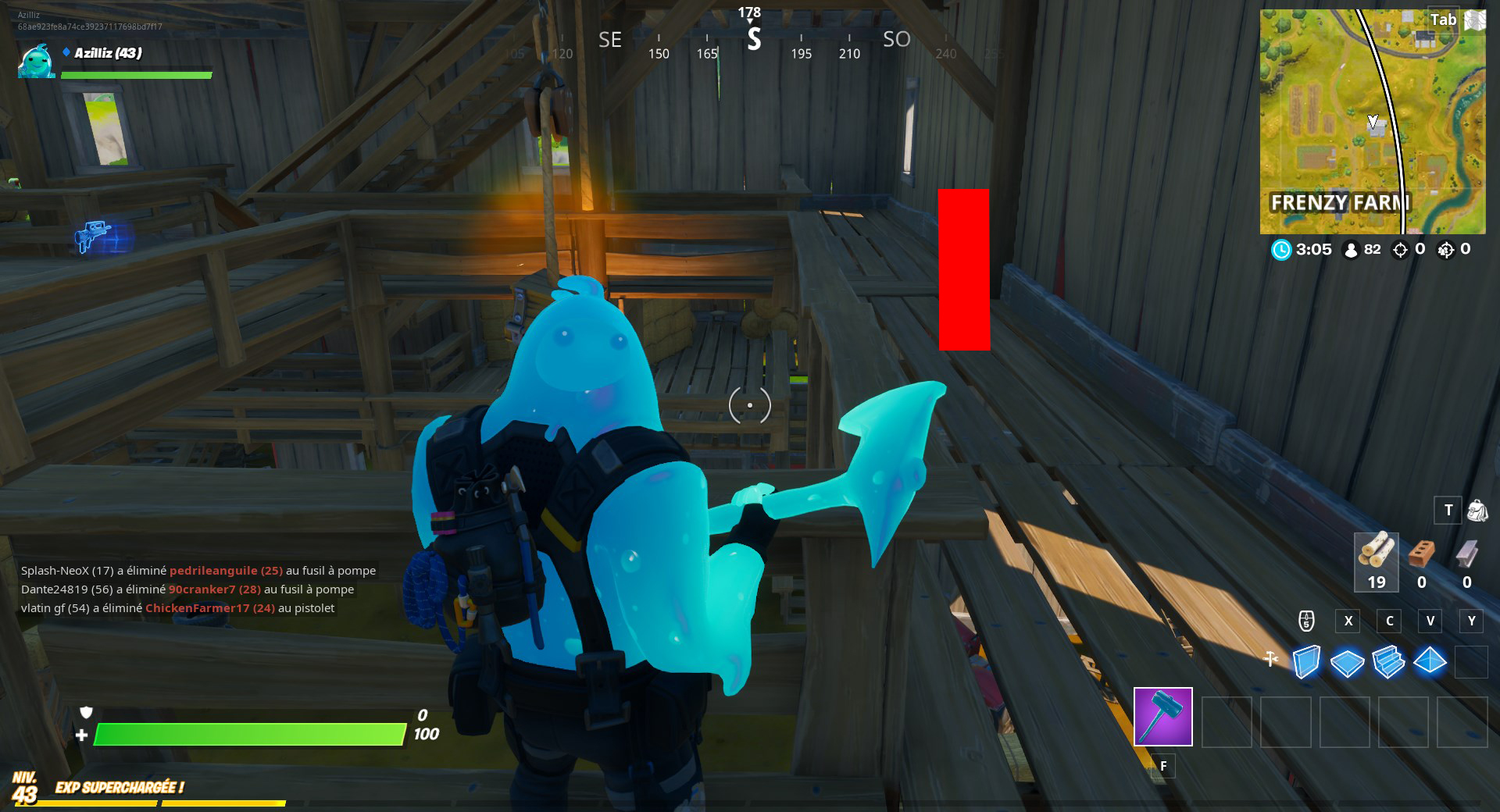Click the brick resource icon

pos(1421,556)
